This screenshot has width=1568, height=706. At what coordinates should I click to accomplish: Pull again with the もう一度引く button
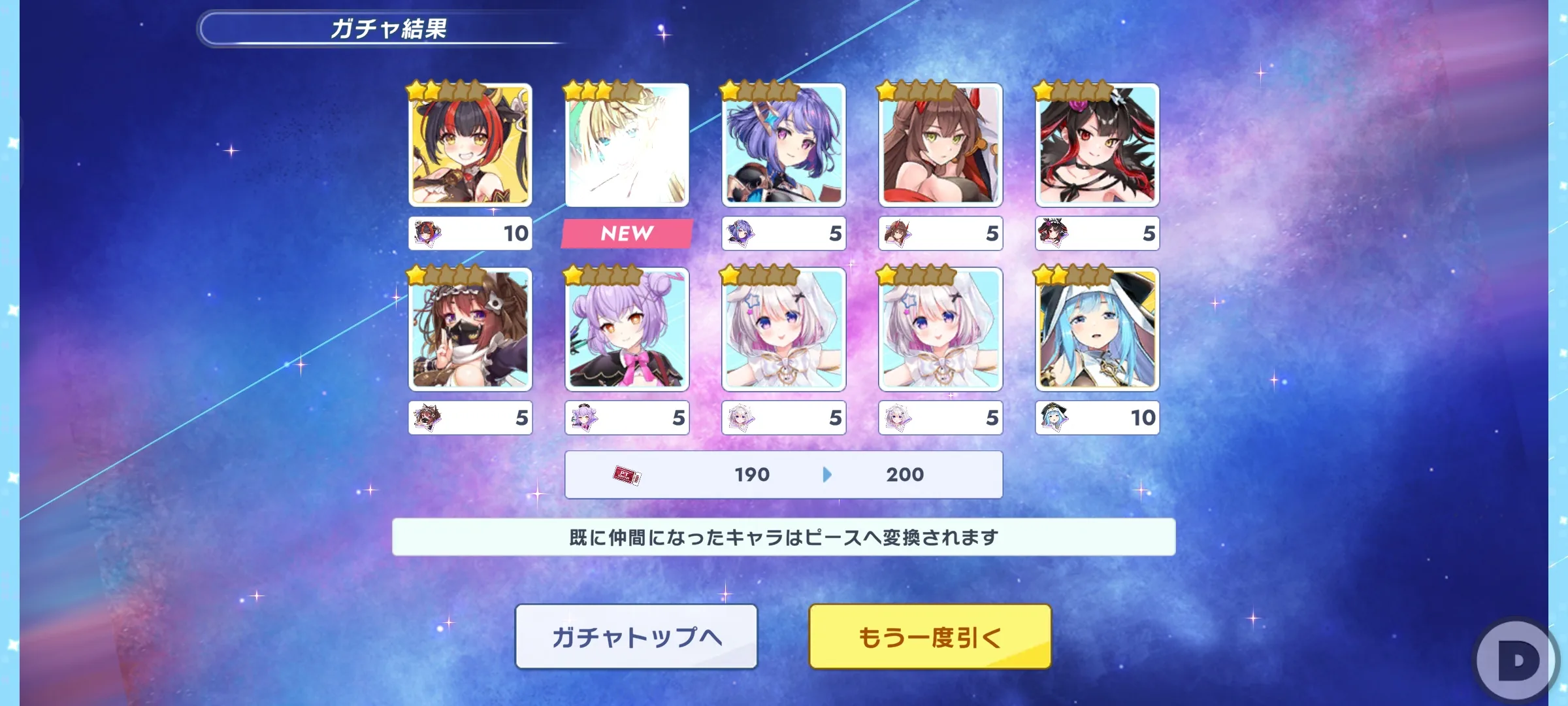[x=930, y=637]
